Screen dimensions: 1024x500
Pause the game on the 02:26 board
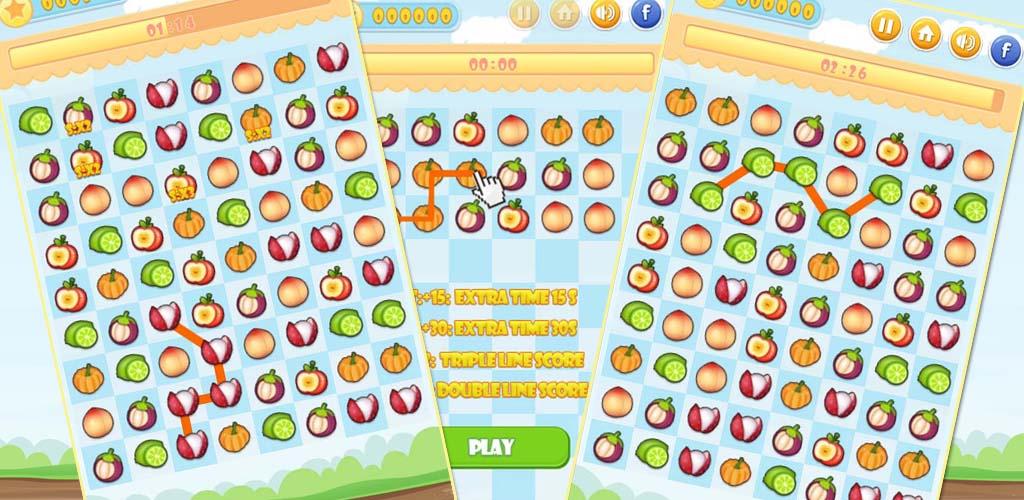pyautogui.click(x=884, y=25)
